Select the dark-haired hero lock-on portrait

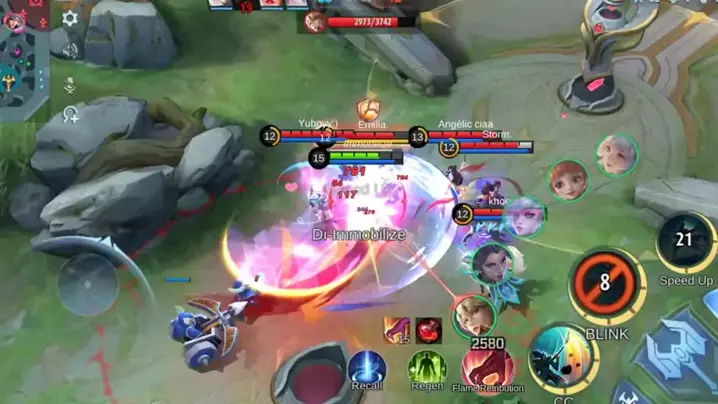pyautogui.click(x=487, y=262)
